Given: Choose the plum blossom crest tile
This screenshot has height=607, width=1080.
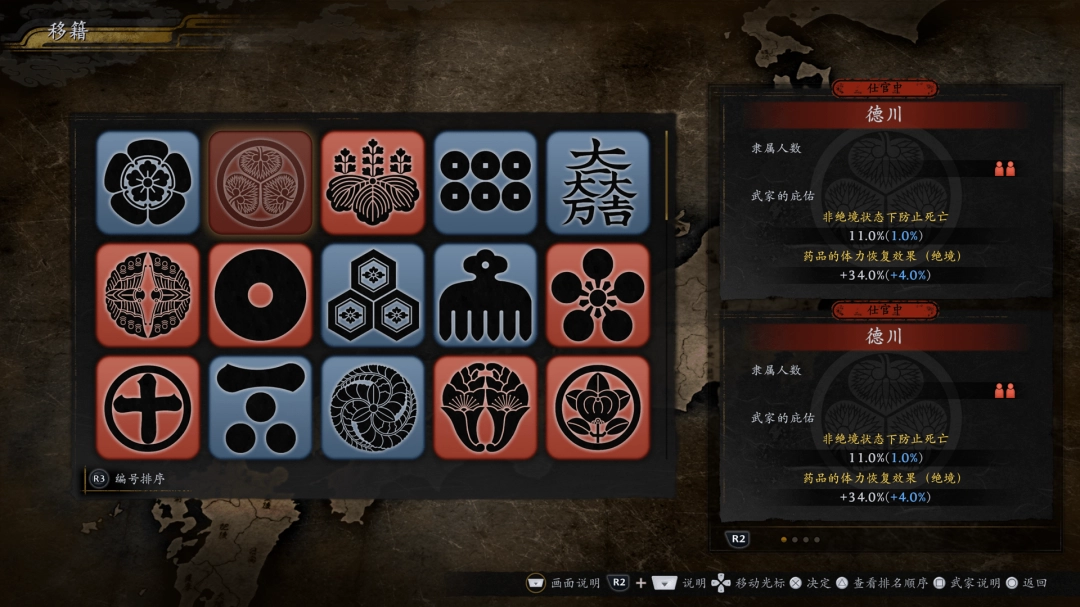Looking at the screenshot, I should 598,295.
